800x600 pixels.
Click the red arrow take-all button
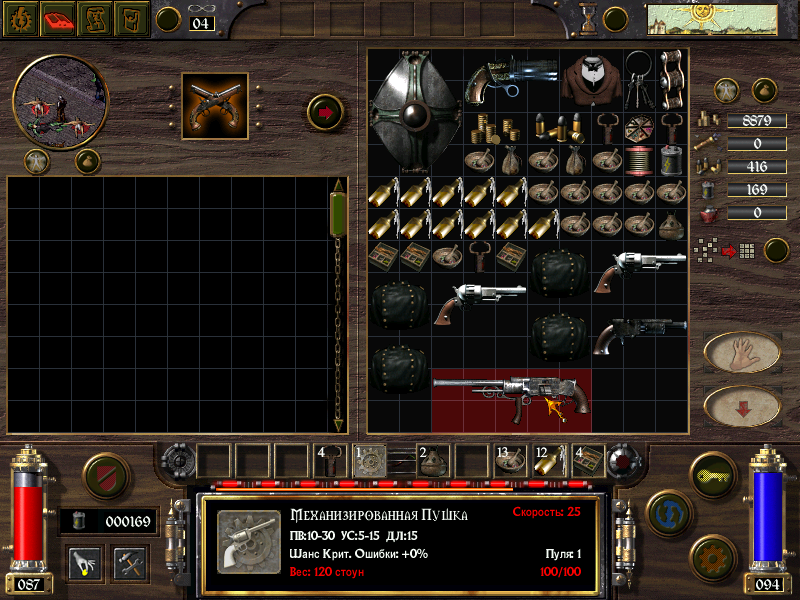(x=325, y=111)
